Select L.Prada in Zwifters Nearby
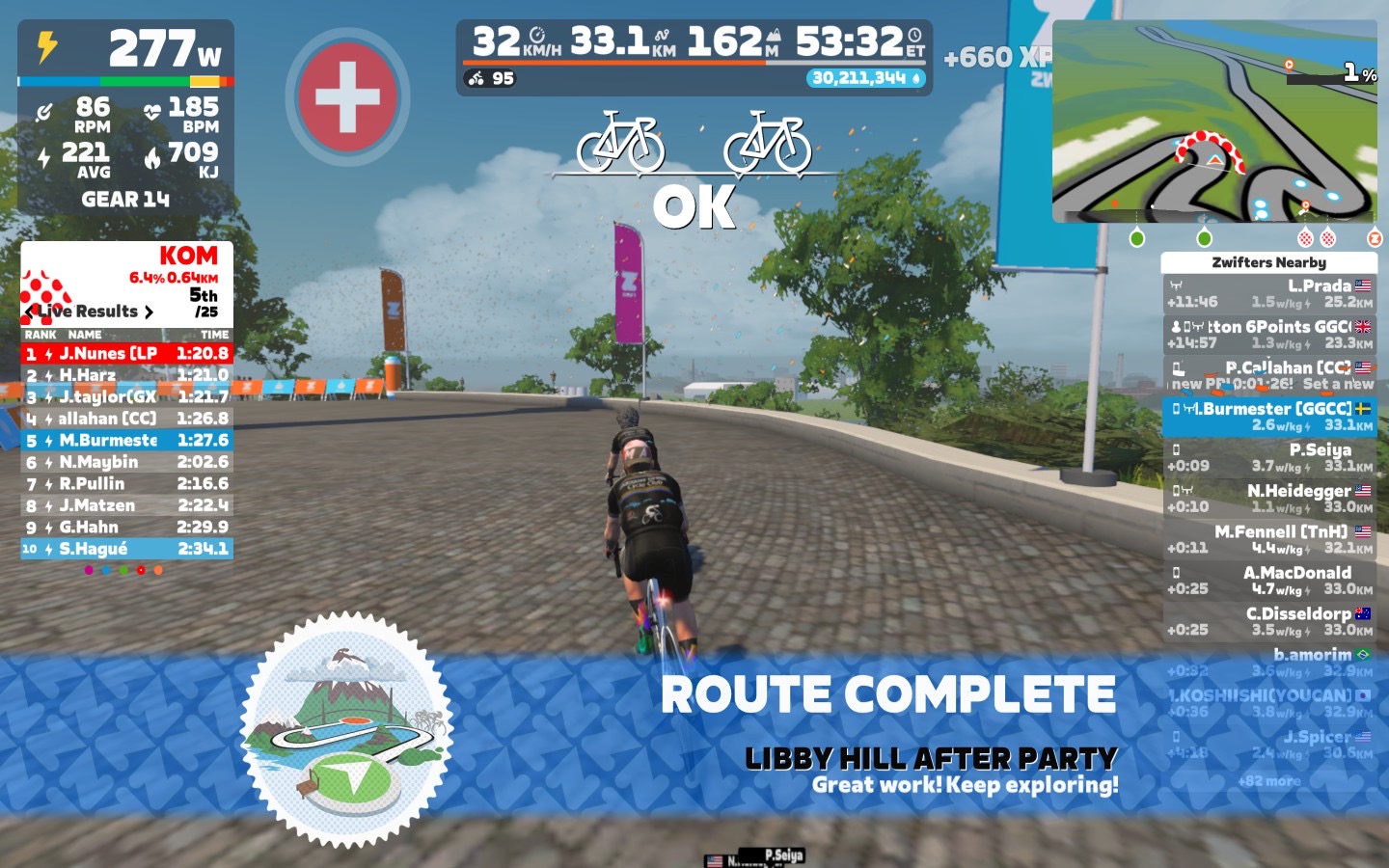Viewport: 1389px width, 868px height. click(1268, 293)
